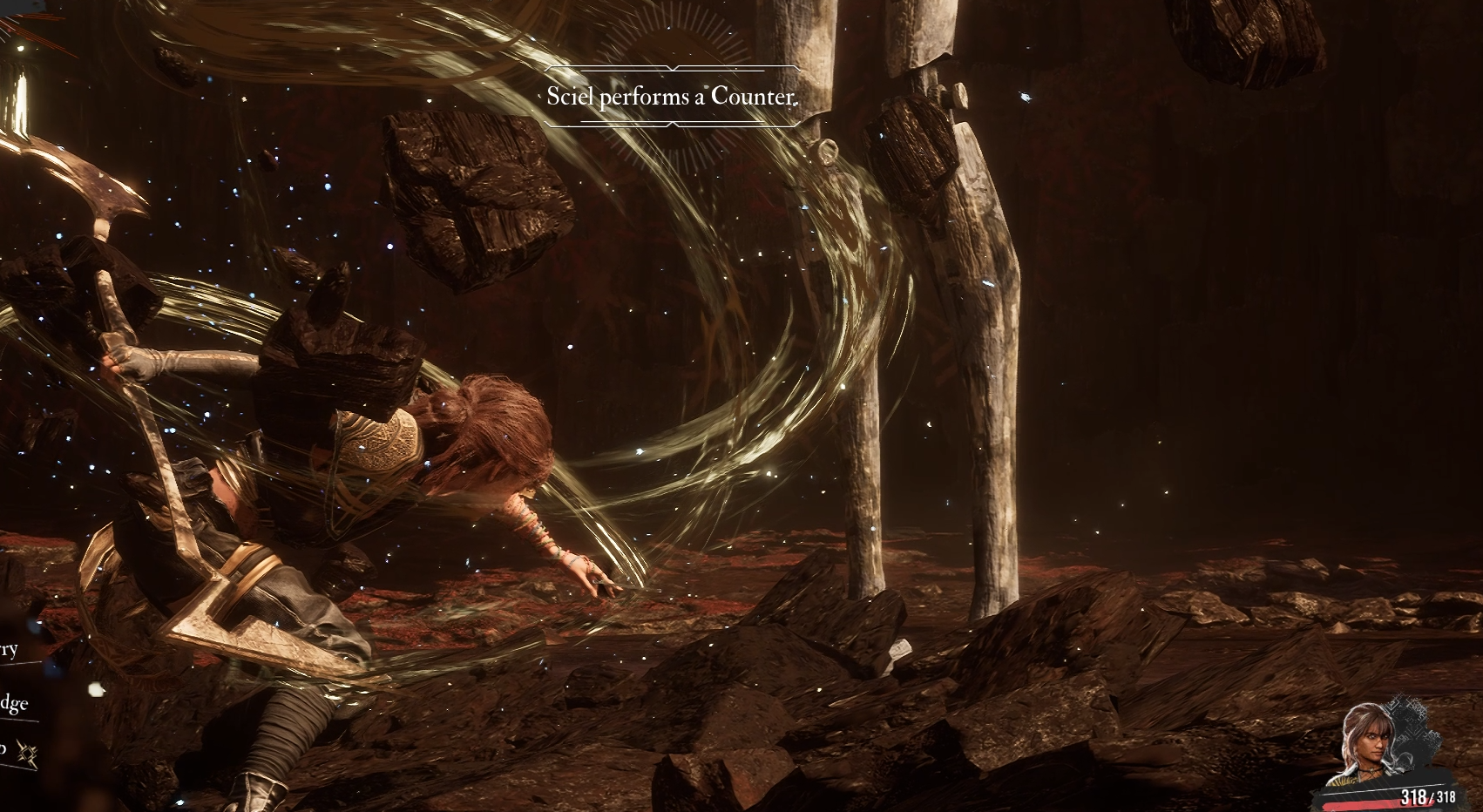Select the diamond-shaped jump ability icon
Image resolution: width=1483 pixels, height=812 pixels.
coord(29,754)
